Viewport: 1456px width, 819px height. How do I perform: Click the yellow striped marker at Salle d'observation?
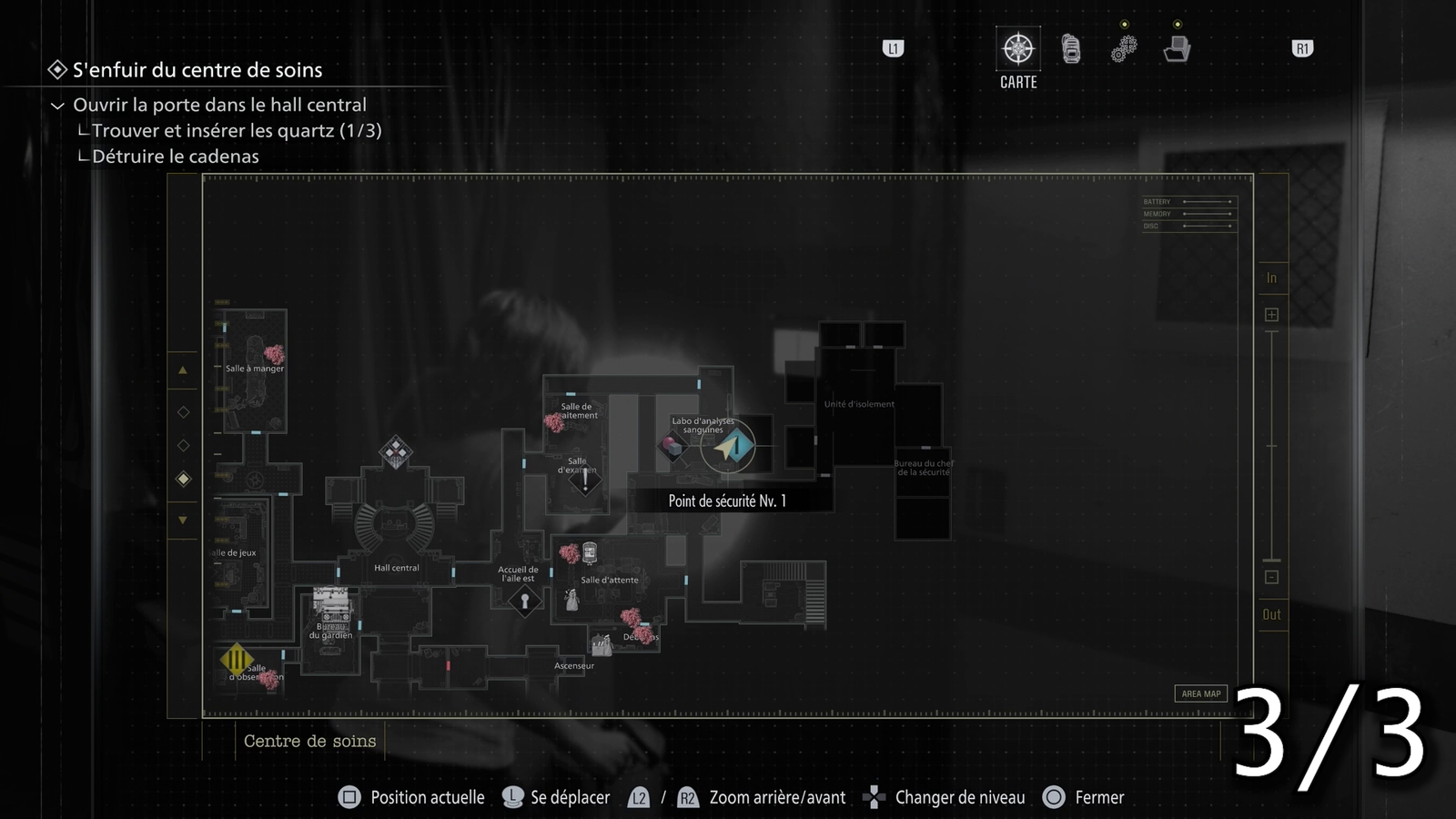[x=237, y=658]
